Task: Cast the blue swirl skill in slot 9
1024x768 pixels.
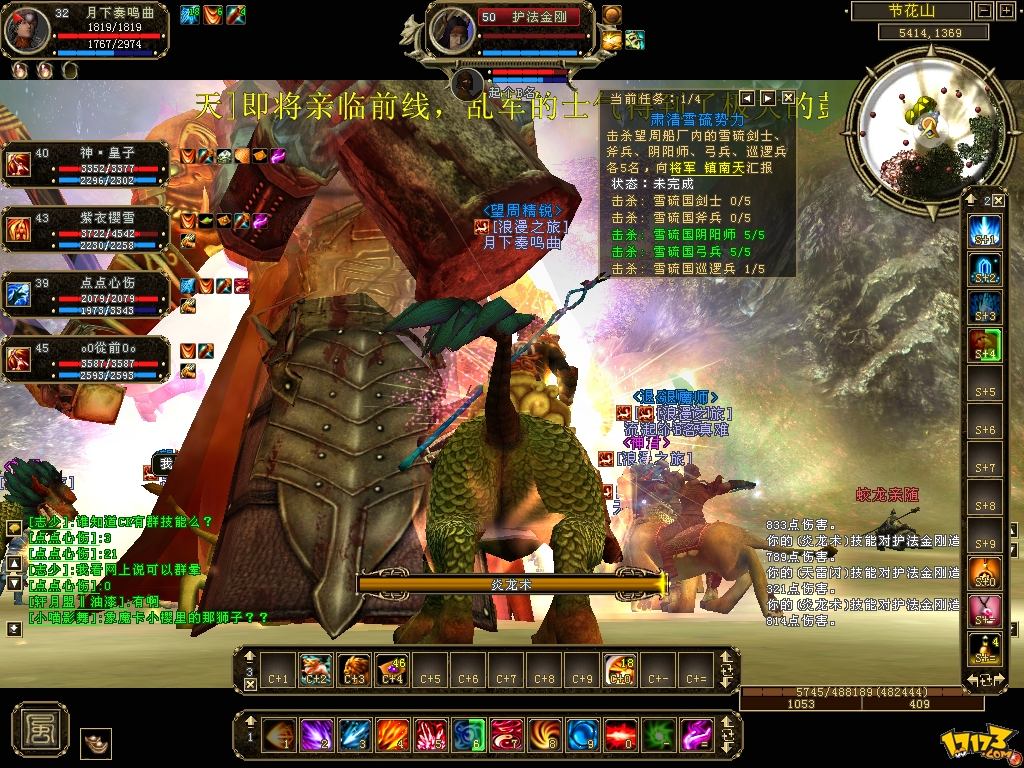Action: [583, 736]
